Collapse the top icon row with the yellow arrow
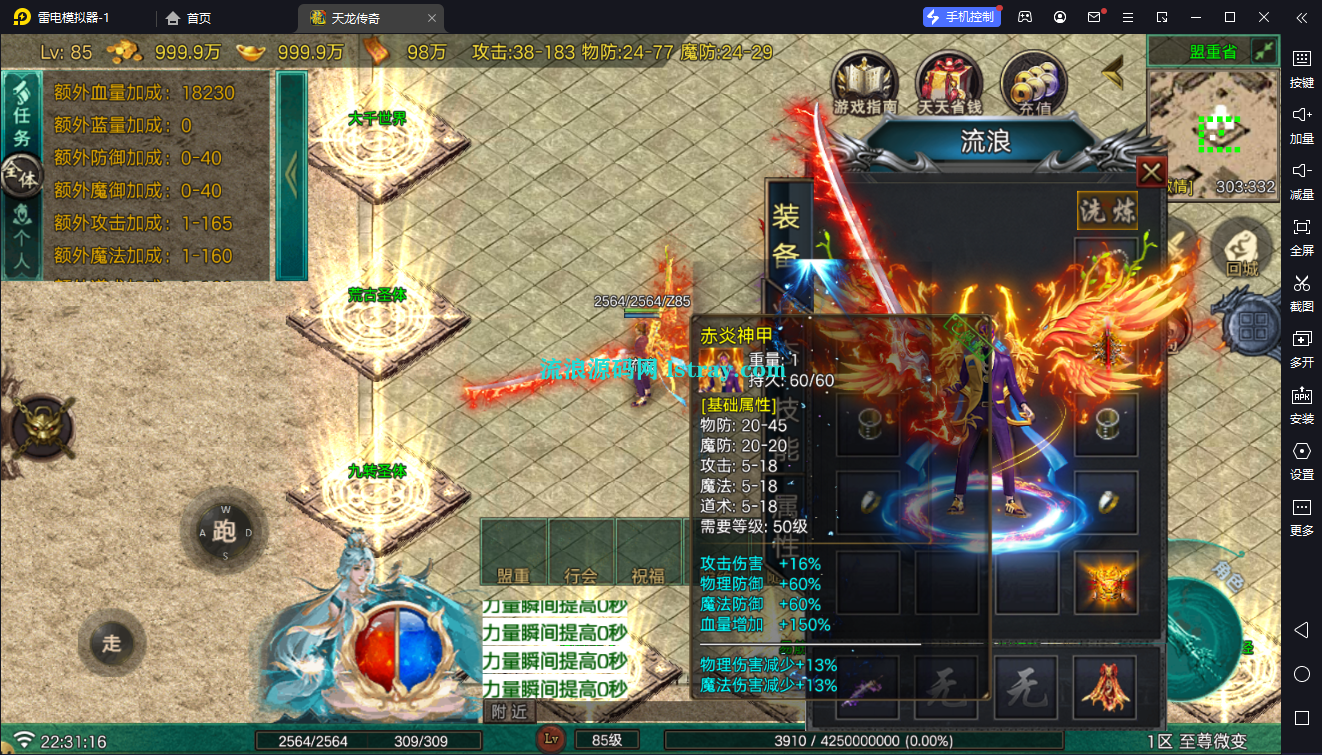Screen dimensions: 1322x755 tap(1112, 72)
